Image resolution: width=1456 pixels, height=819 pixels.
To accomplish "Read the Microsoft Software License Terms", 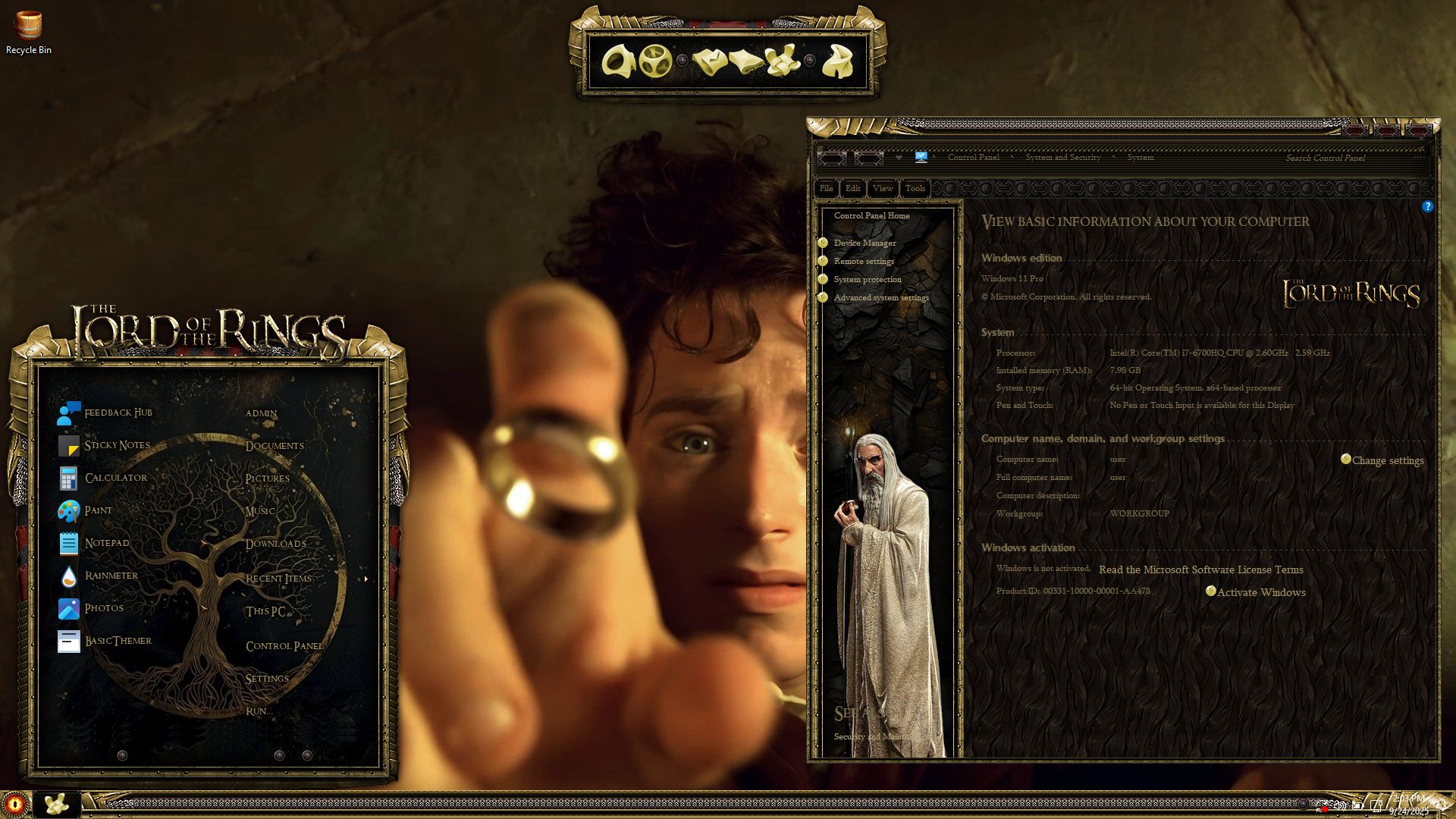I will pyautogui.click(x=1200, y=570).
